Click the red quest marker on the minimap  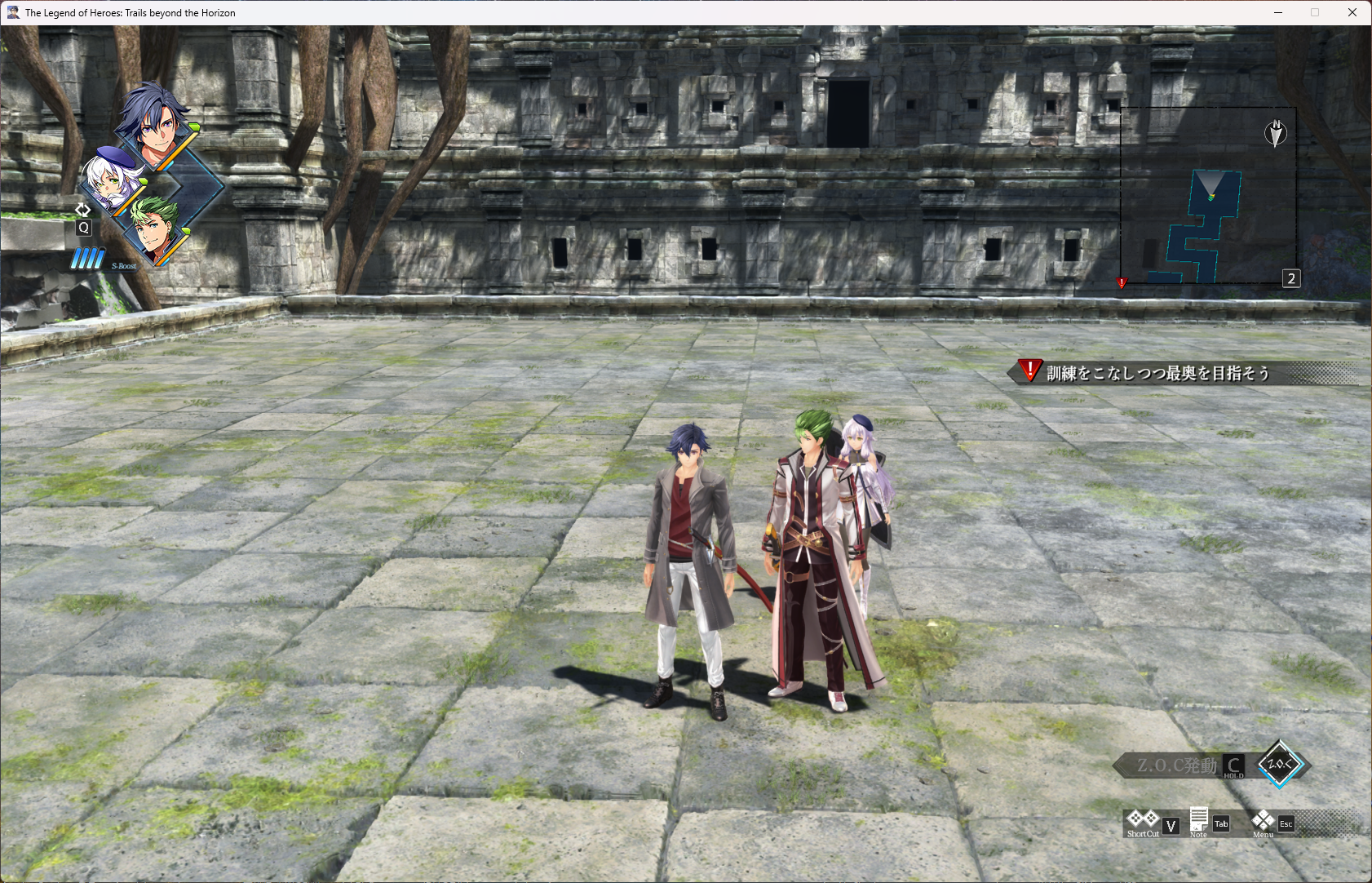[x=1122, y=282]
